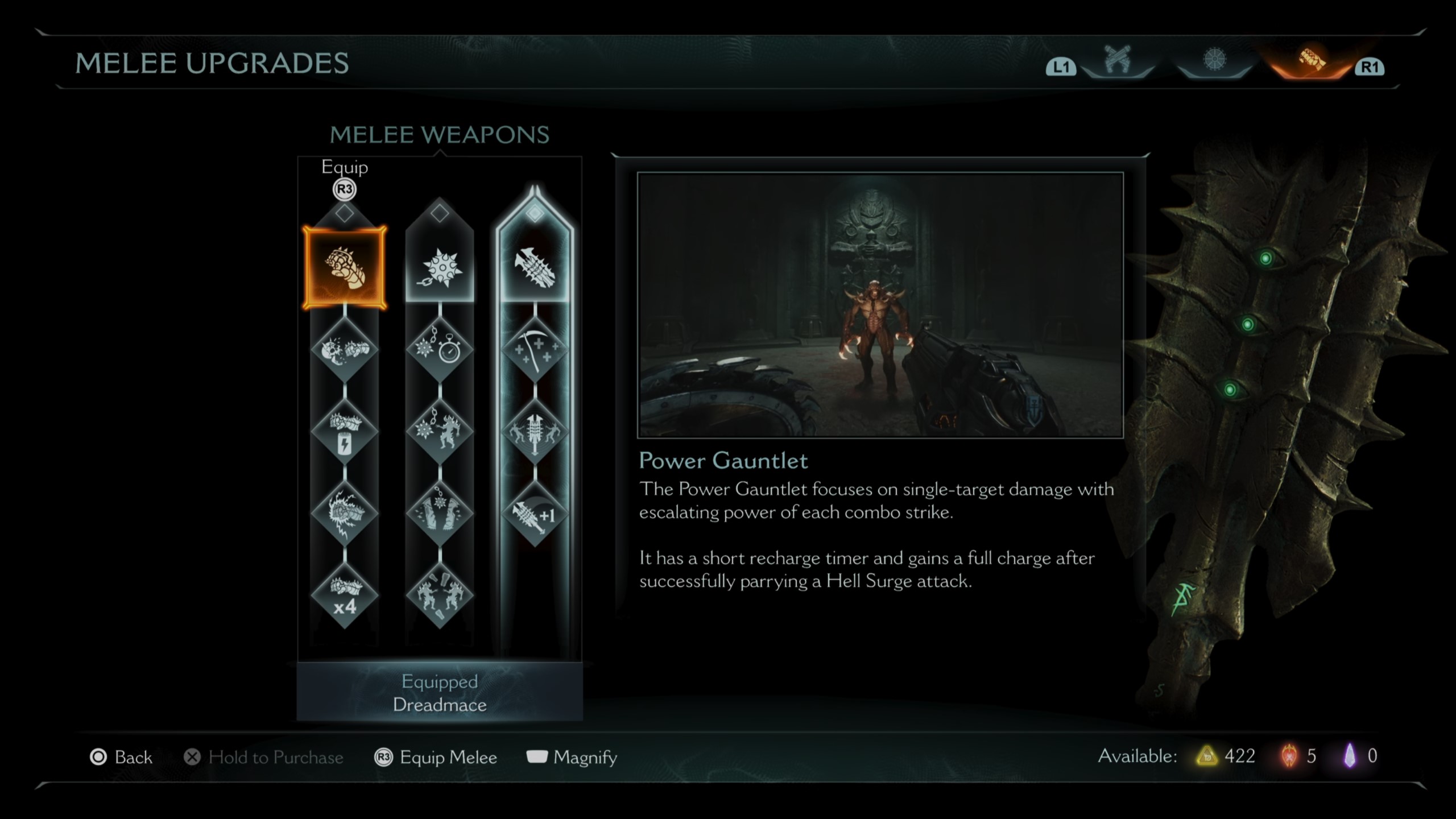This screenshot has height=819, width=1456.
Task: Select the Dreadmace weapon icon
Action: (x=535, y=267)
